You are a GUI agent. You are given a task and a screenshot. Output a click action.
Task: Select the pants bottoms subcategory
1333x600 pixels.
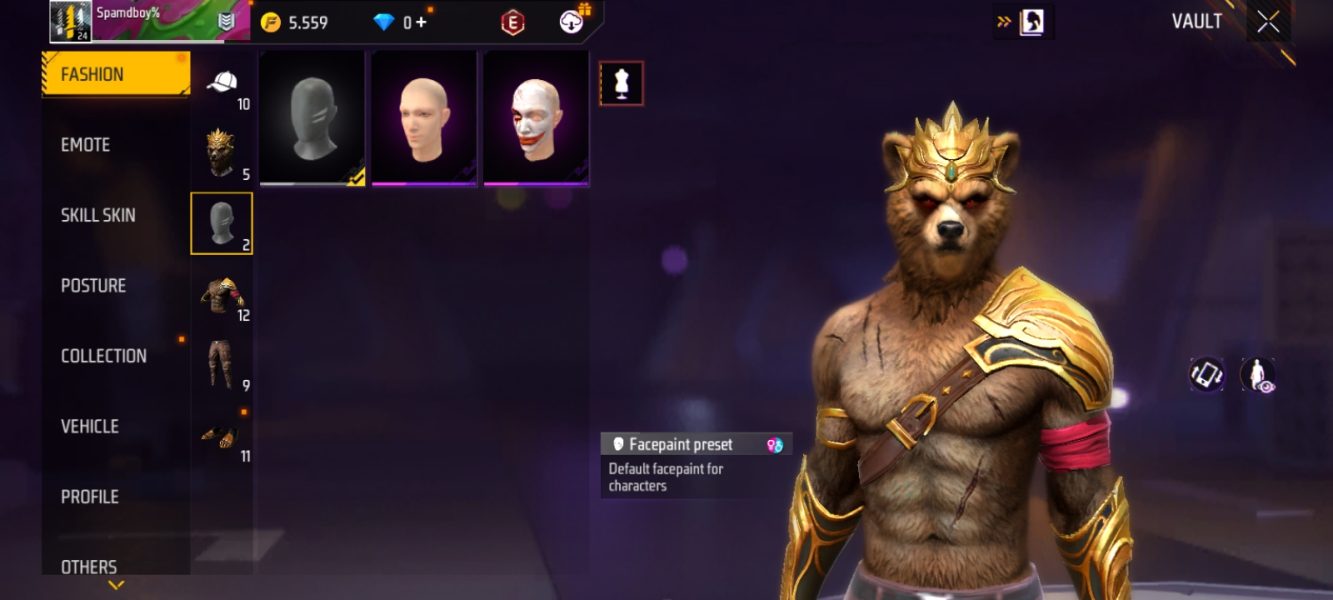221,364
